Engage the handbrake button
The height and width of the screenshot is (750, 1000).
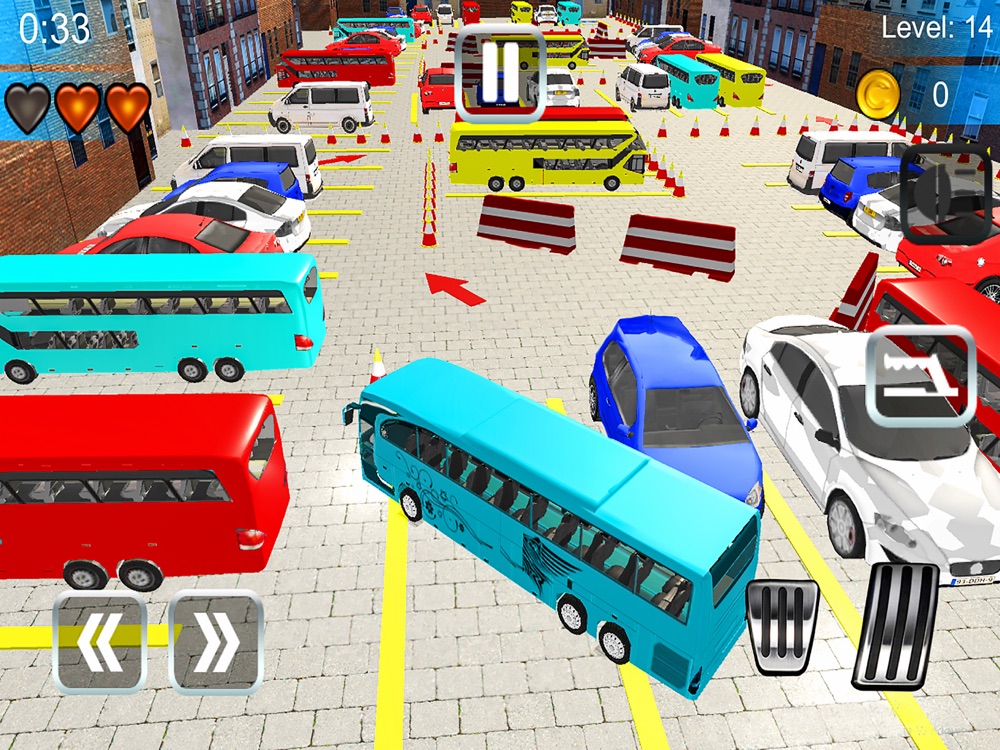point(920,375)
